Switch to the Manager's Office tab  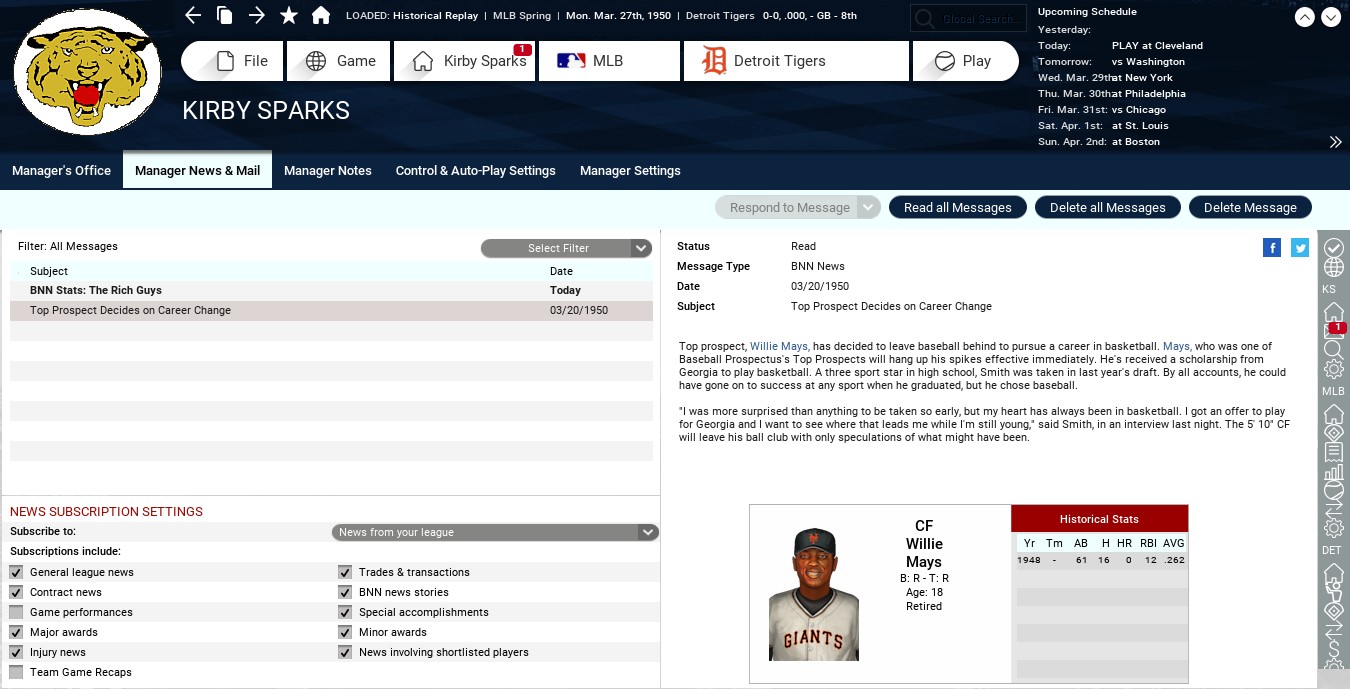(61, 171)
